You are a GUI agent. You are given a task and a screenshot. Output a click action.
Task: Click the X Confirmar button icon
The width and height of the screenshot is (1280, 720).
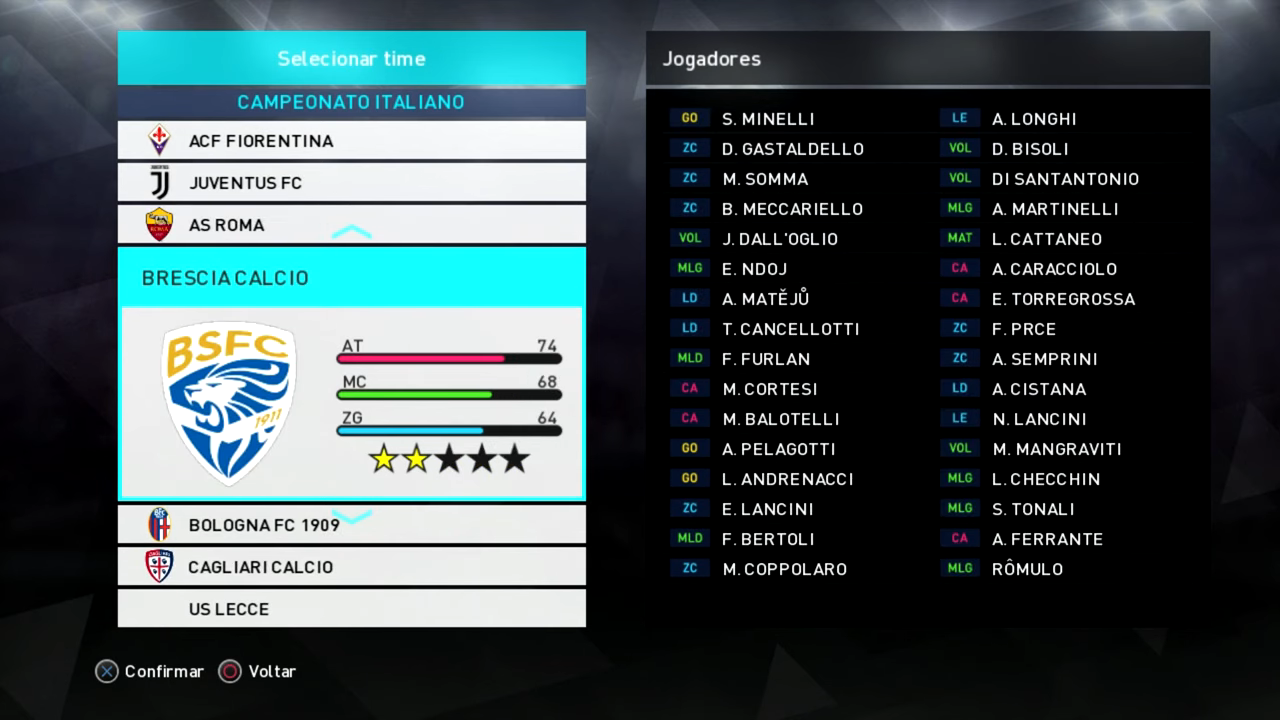tap(107, 671)
